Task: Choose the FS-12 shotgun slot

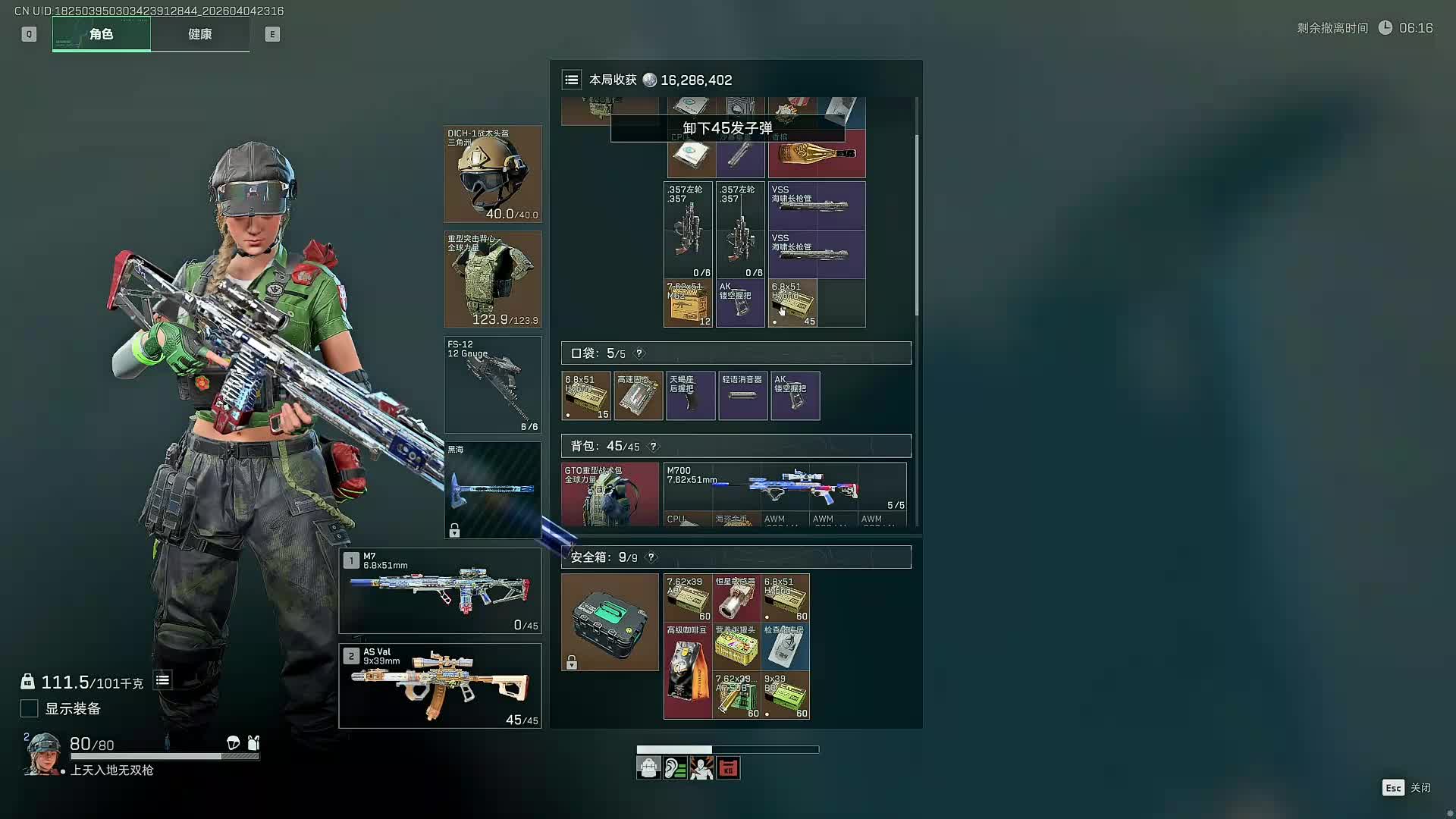Action: [x=492, y=385]
